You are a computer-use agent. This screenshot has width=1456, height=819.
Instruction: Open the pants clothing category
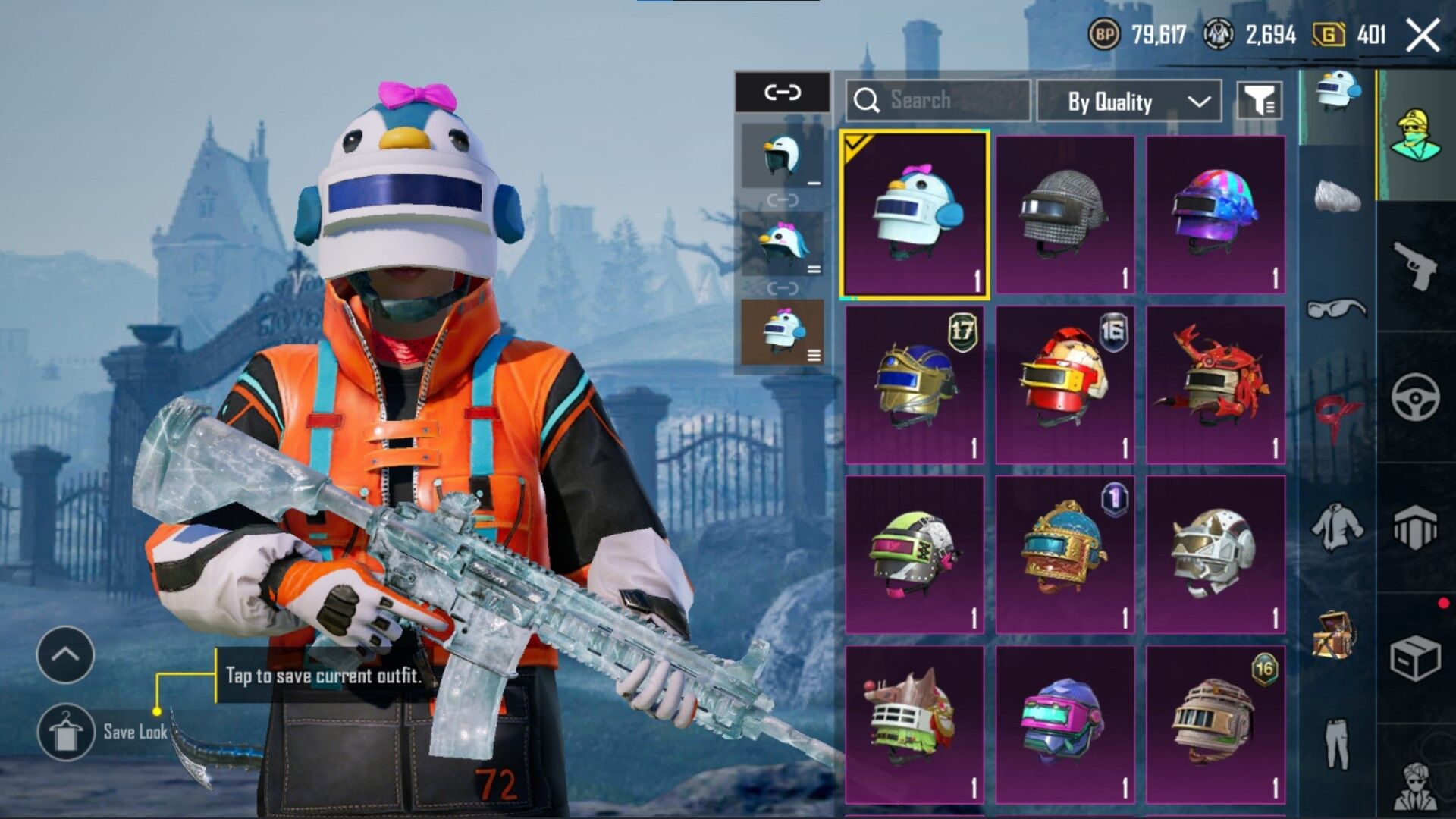pyautogui.click(x=1336, y=743)
